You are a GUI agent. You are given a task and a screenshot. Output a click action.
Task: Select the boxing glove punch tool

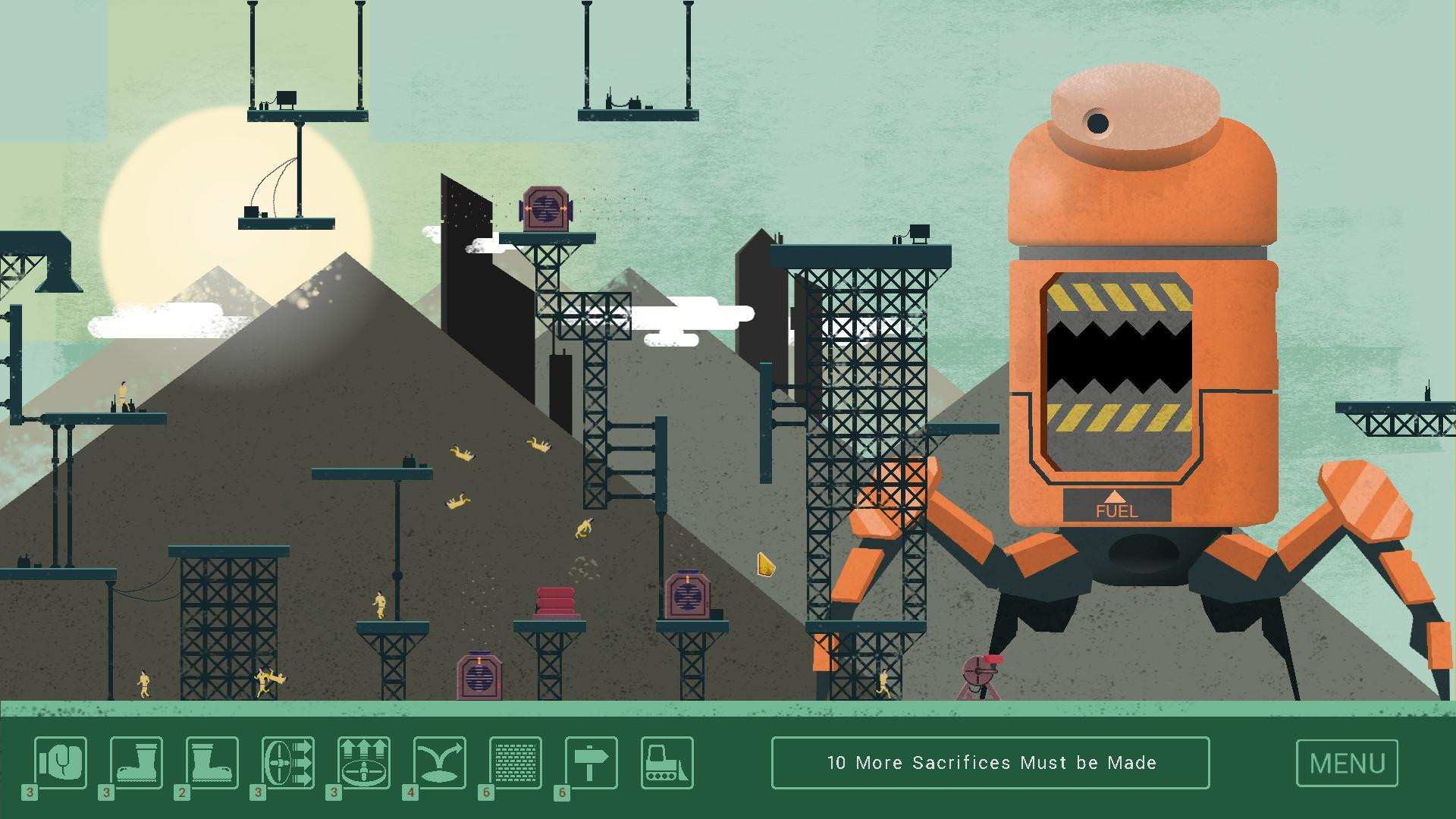(61, 763)
